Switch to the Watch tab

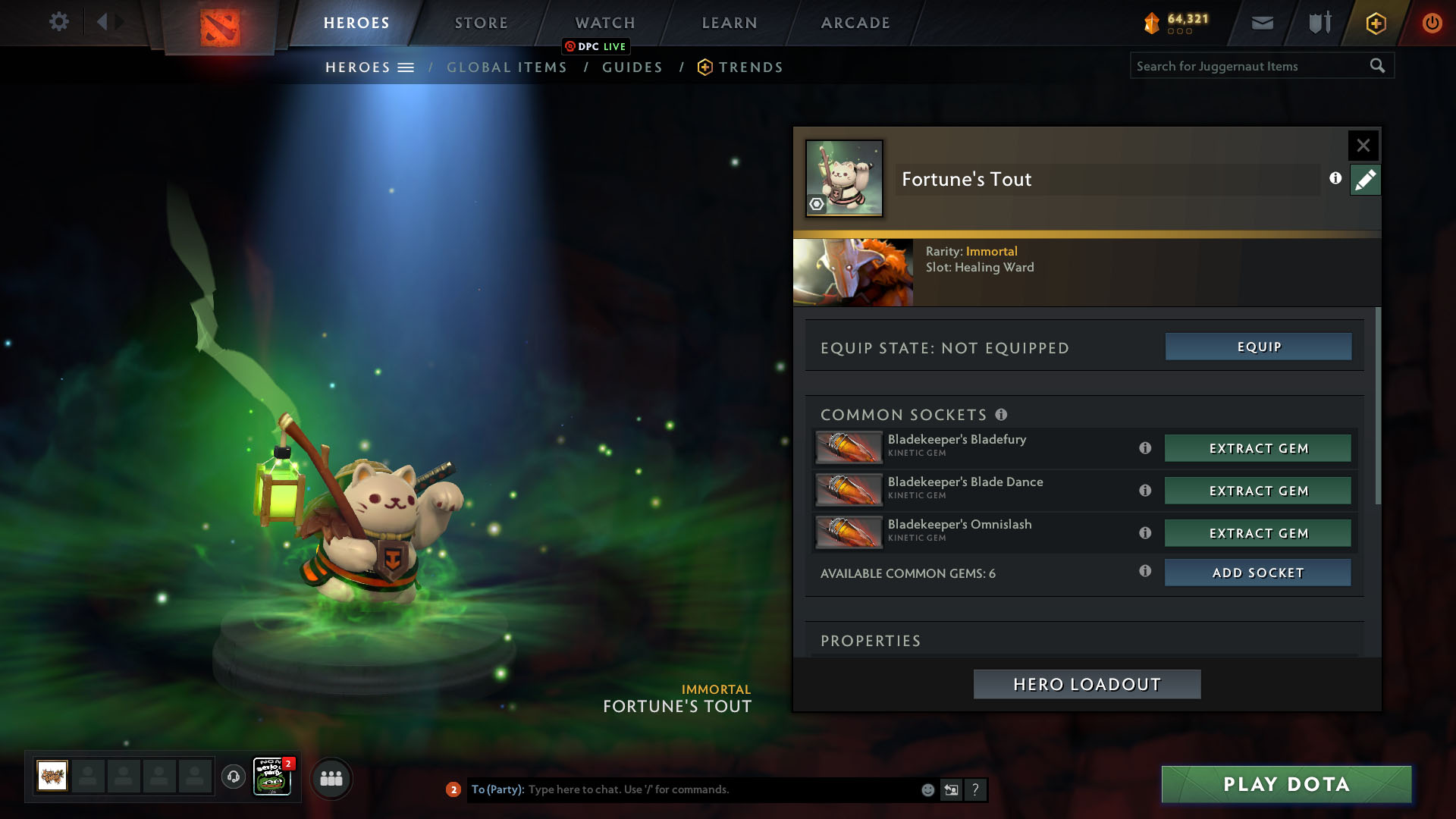pyautogui.click(x=605, y=23)
